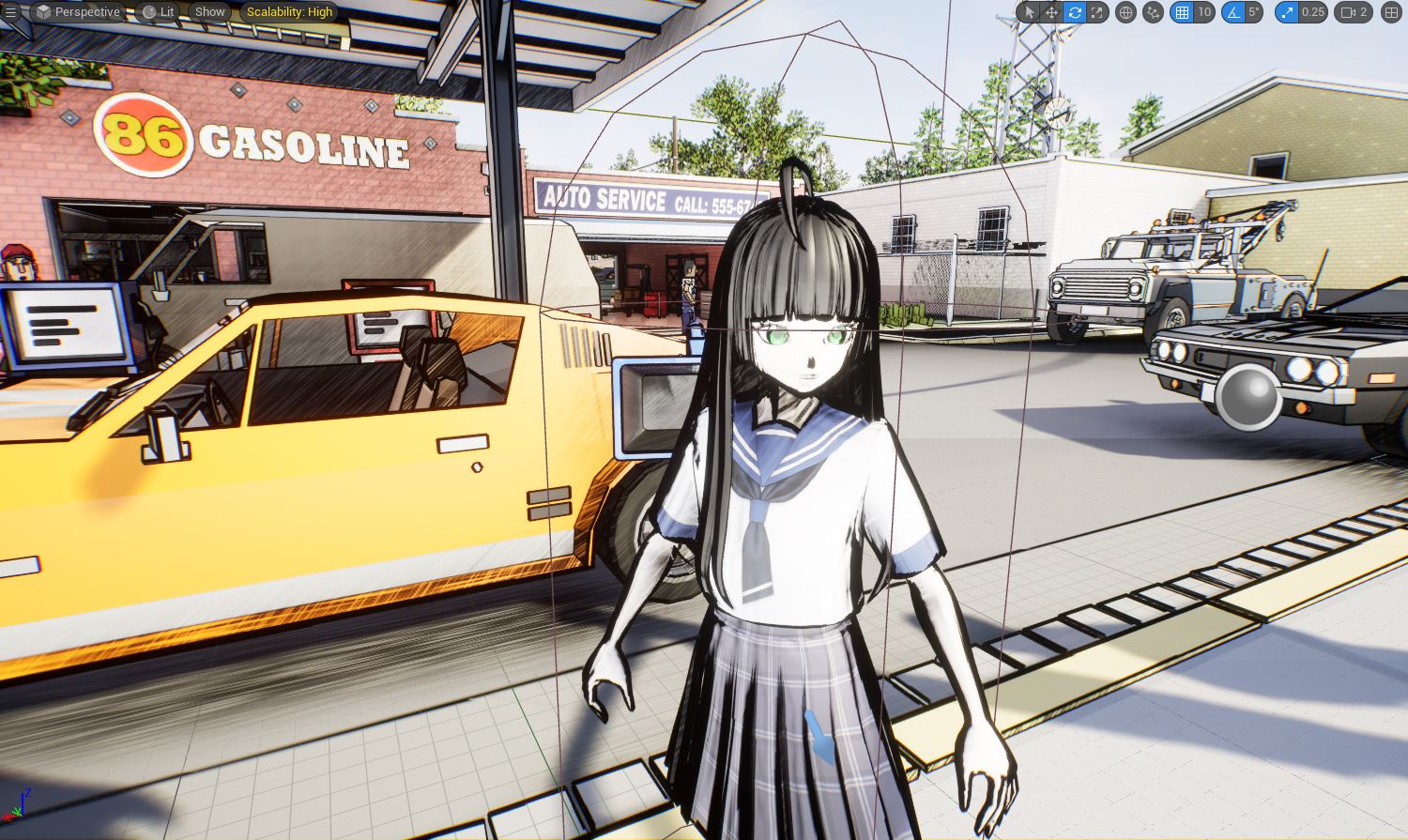The width and height of the screenshot is (1408, 840).
Task: Toggle grid snapping on or off
Action: point(1182,12)
